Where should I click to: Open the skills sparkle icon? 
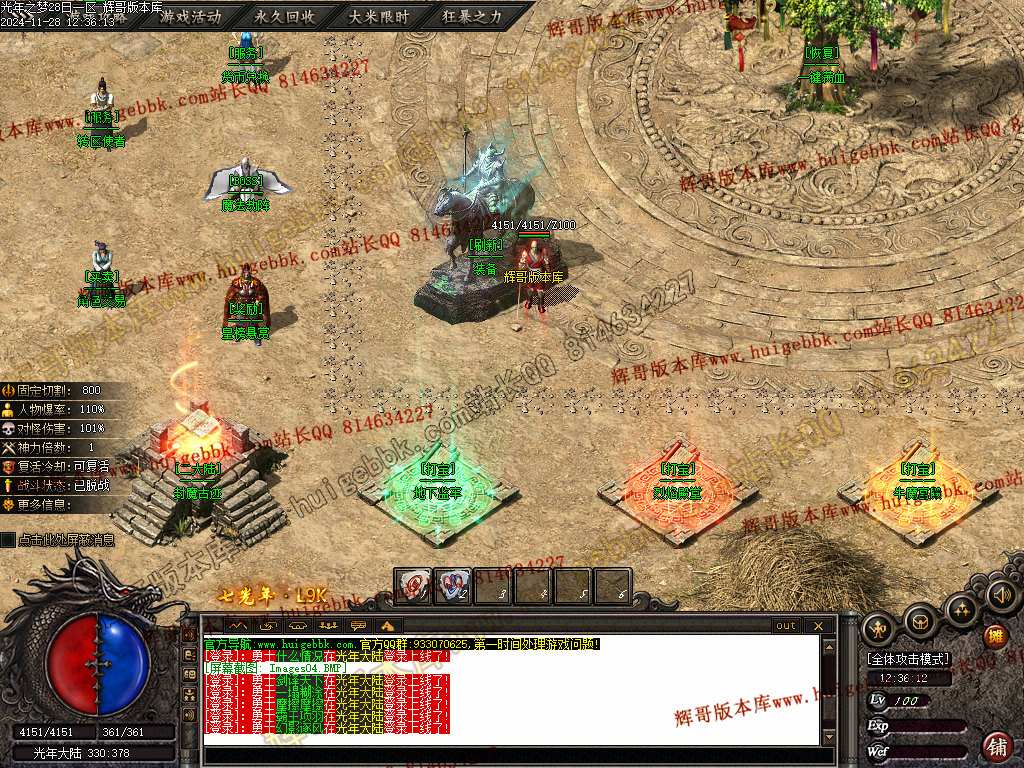(x=962, y=609)
